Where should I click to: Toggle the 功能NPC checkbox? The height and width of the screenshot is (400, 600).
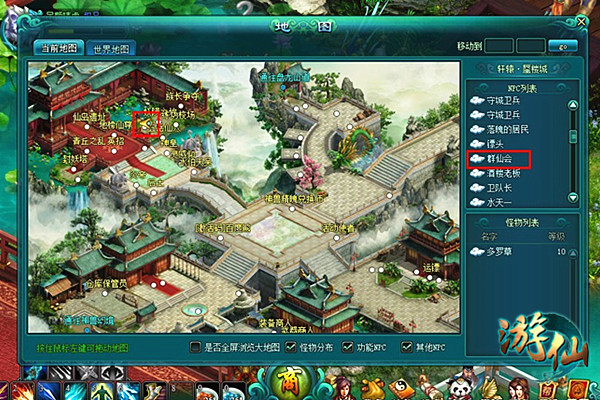pos(346,347)
